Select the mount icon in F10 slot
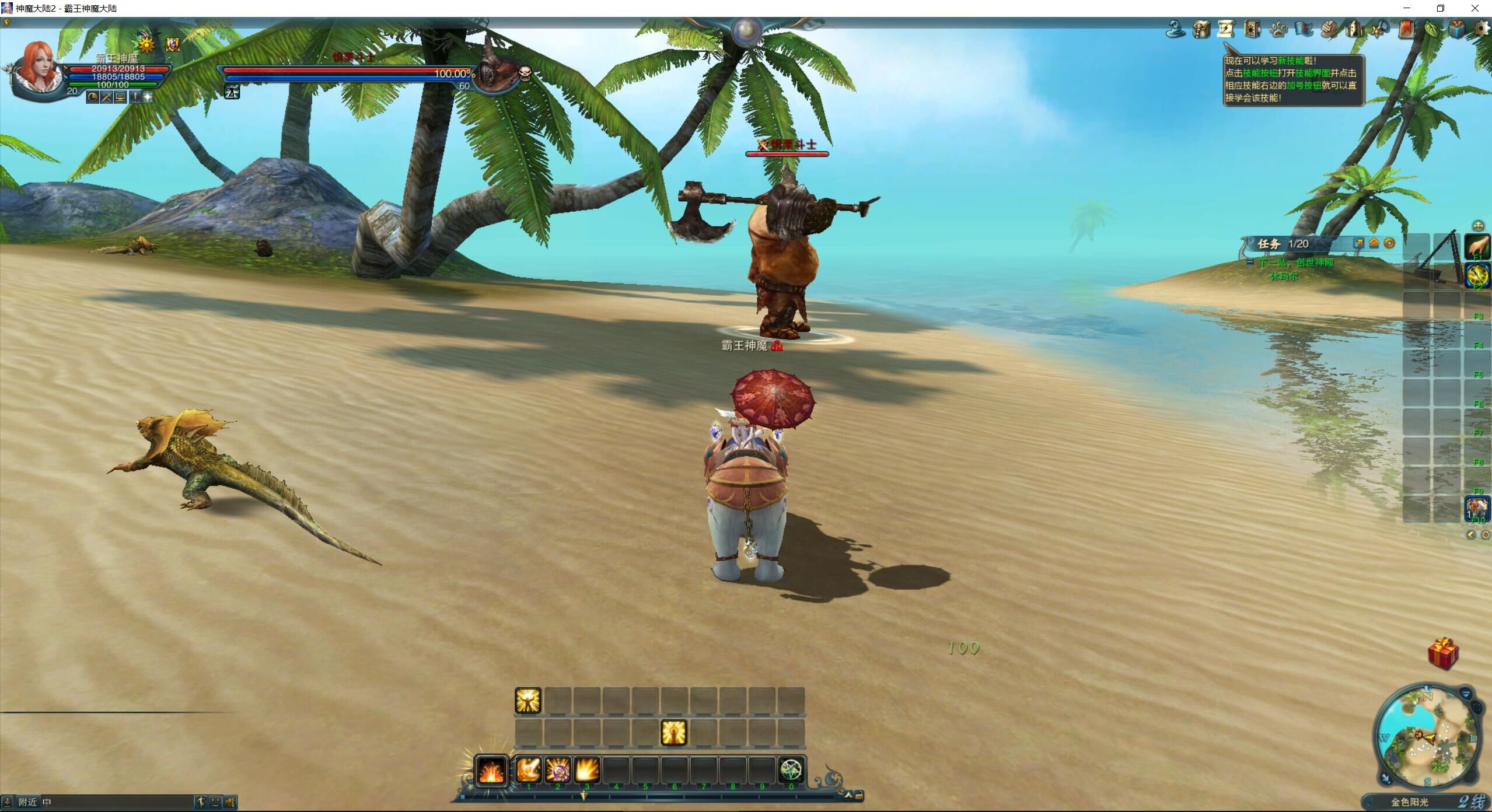The width and height of the screenshot is (1492, 812). tap(1477, 509)
